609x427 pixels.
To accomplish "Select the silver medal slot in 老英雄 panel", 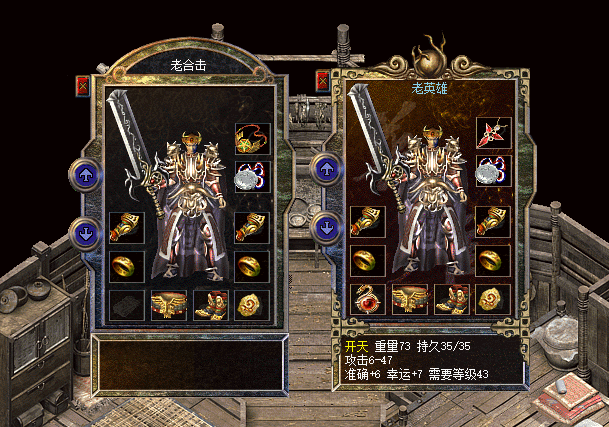I will tap(493, 170).
